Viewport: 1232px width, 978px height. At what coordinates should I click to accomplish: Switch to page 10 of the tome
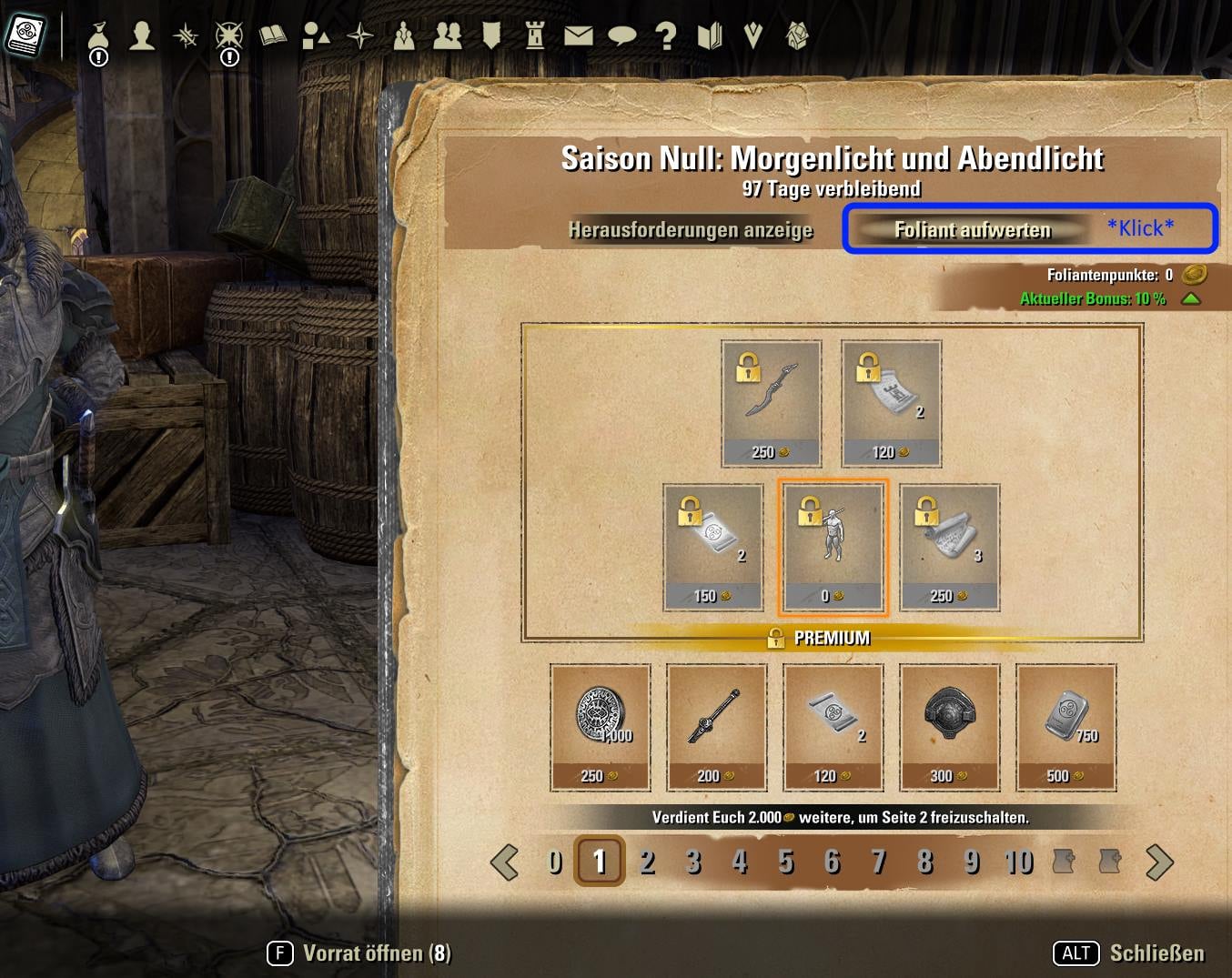[1018, 861]
